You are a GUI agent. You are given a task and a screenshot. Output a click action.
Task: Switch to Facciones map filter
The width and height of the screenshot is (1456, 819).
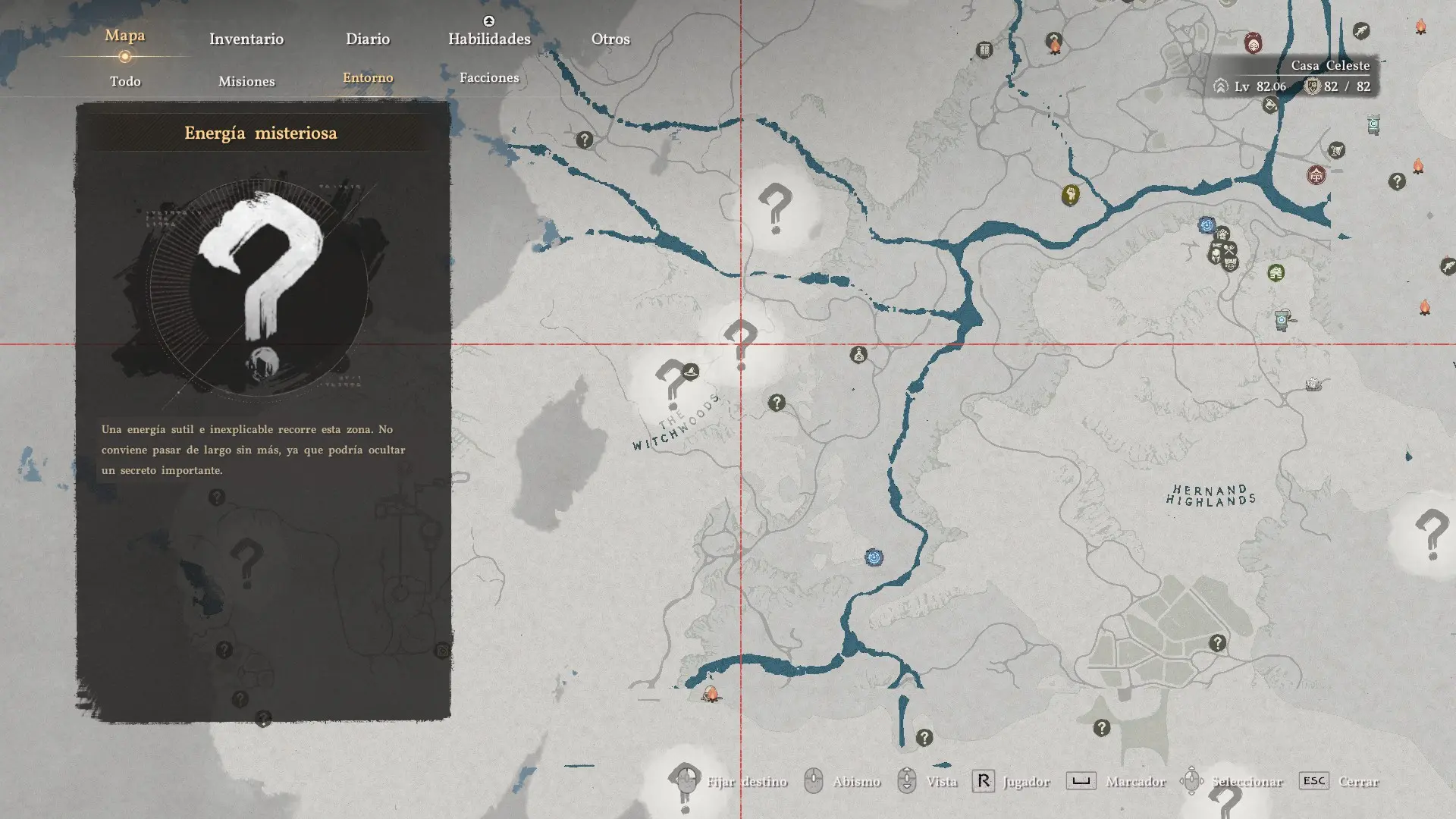489,77
